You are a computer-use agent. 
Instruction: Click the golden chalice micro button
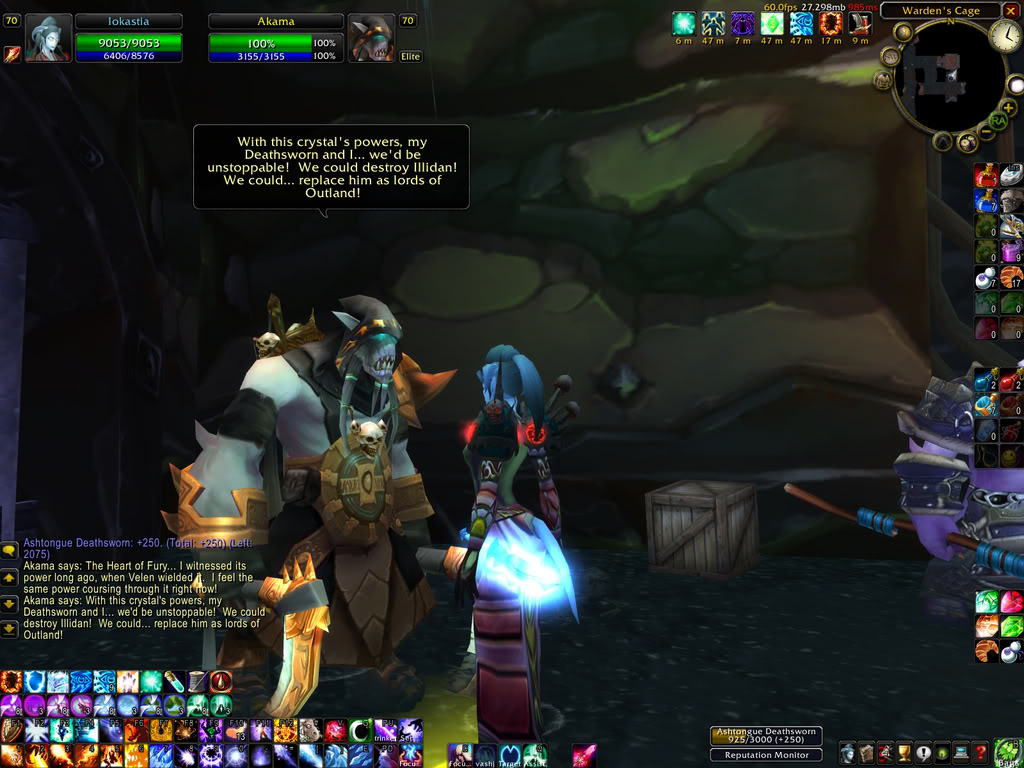905,752
